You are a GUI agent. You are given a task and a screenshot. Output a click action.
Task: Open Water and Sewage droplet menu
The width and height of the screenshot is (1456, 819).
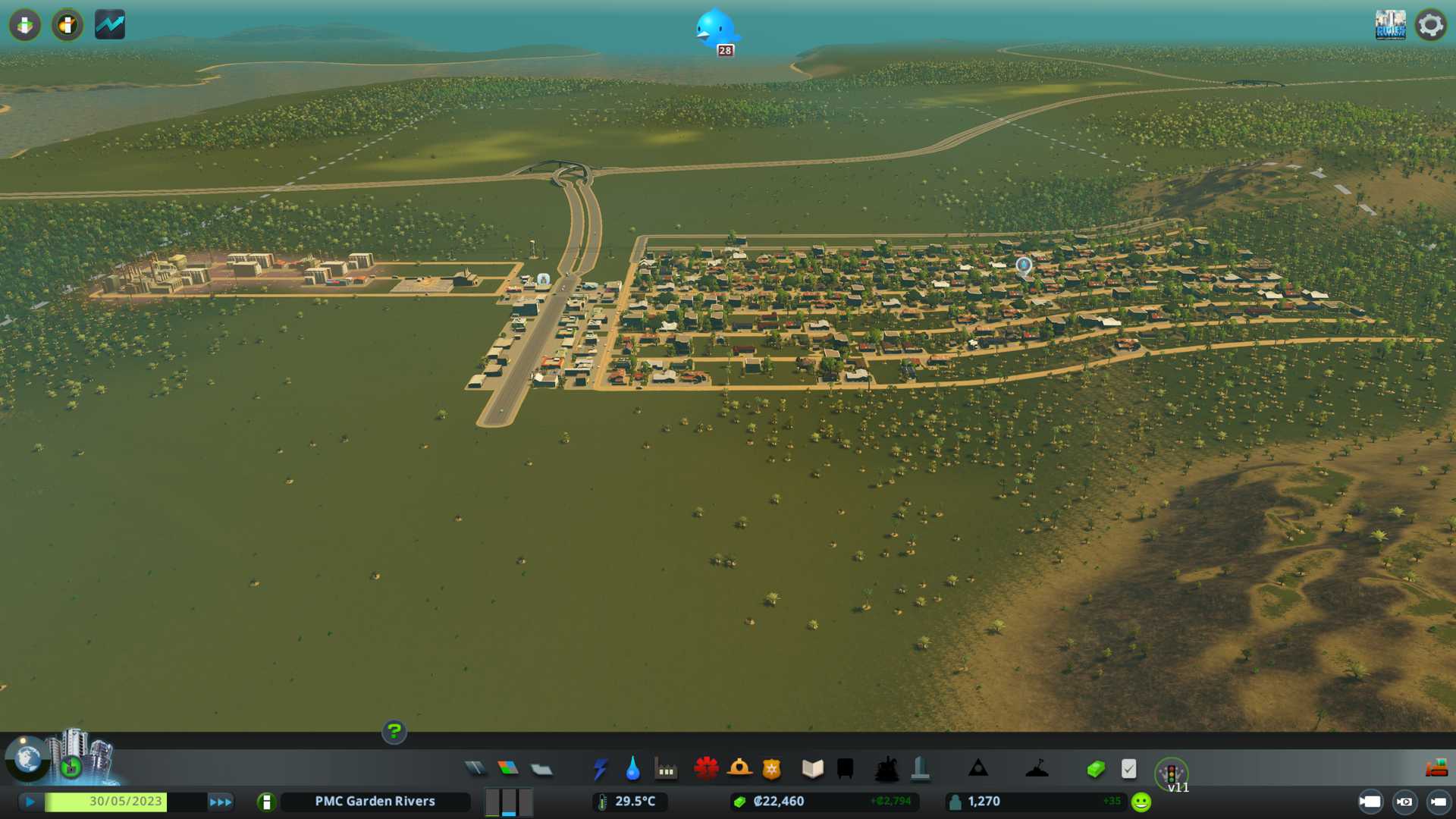click(632, 769)
